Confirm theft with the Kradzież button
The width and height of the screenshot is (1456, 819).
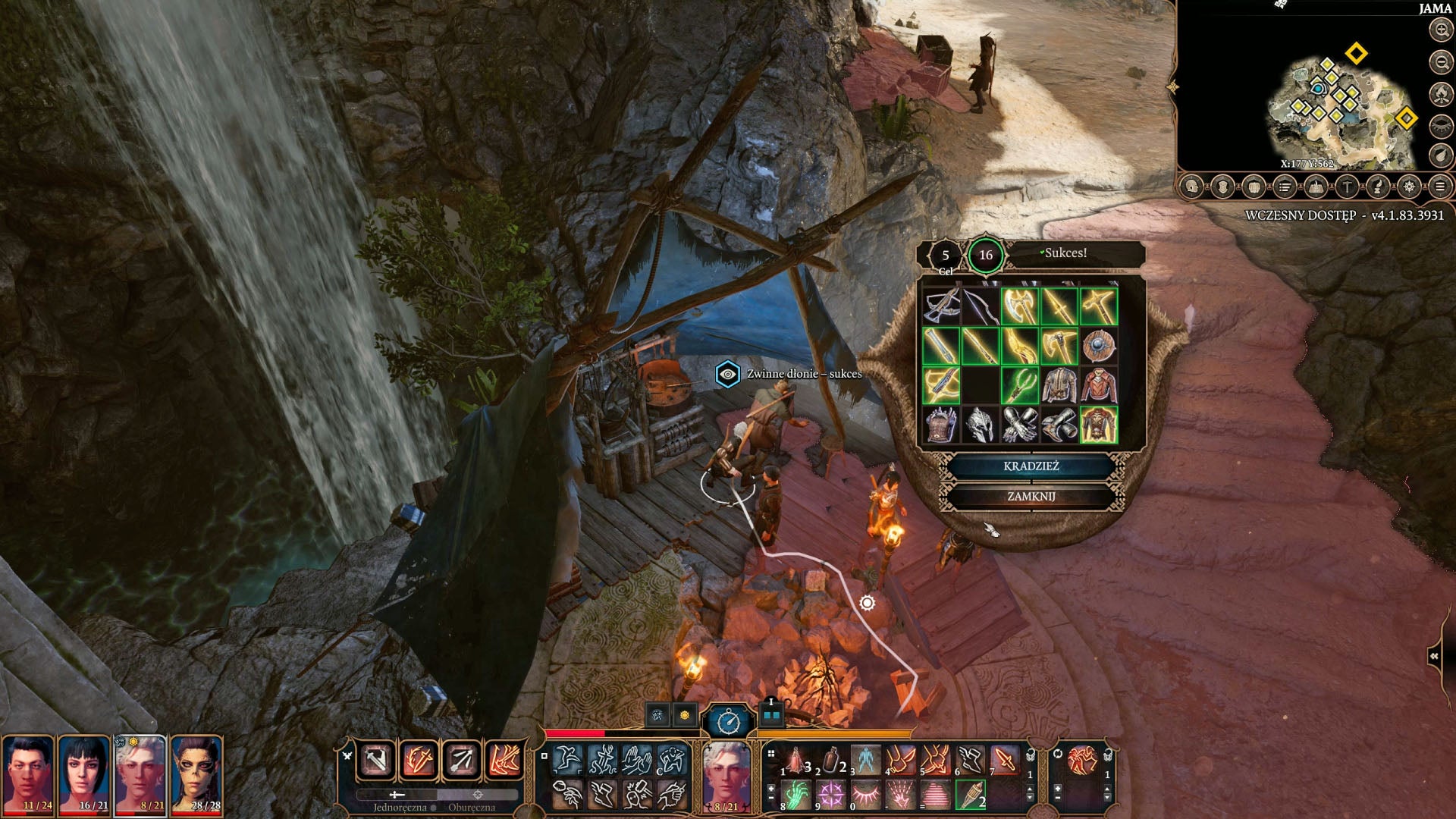pos(1031,466)
